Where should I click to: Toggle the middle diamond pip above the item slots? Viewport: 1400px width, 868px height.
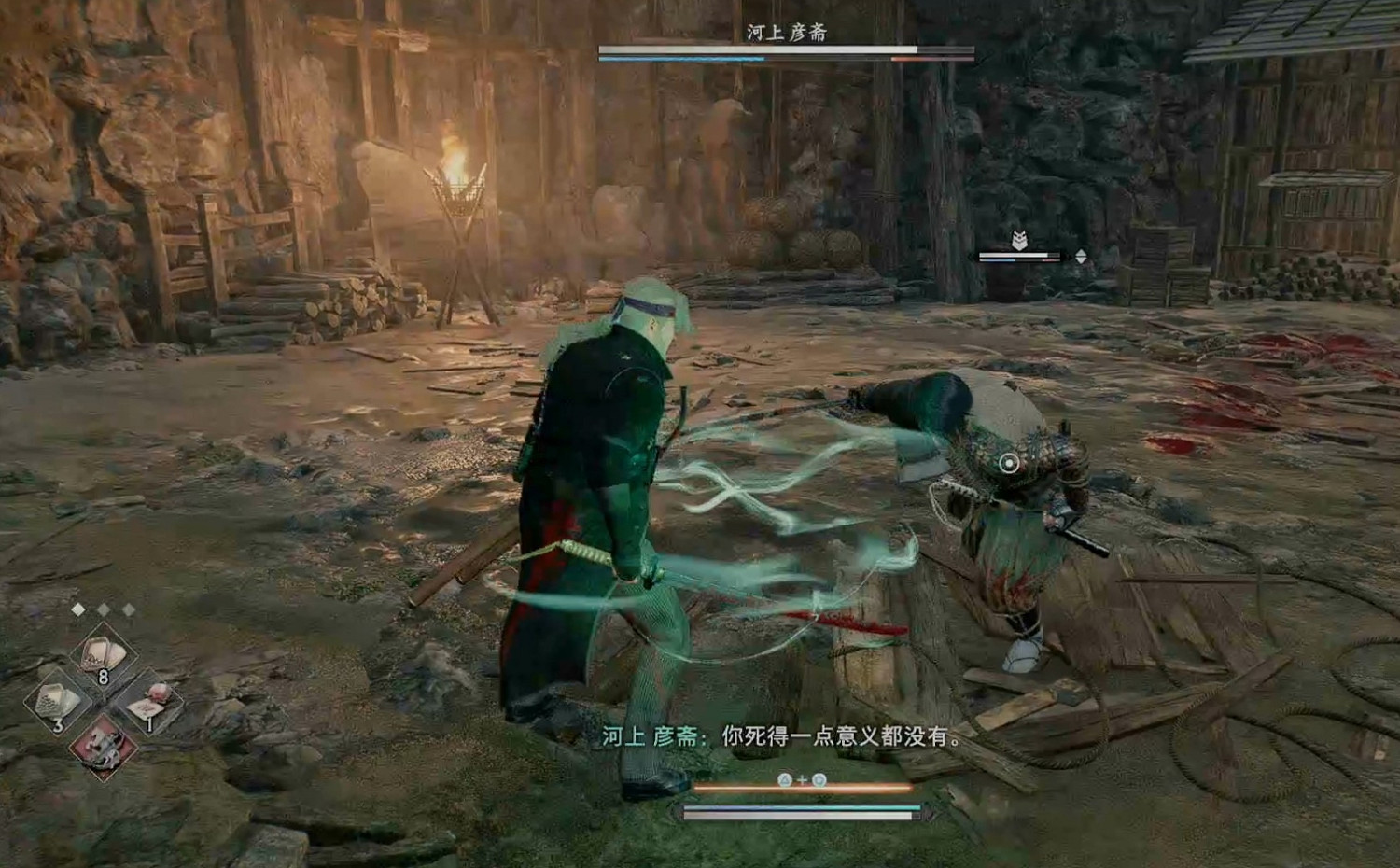(x=103, y=609)
